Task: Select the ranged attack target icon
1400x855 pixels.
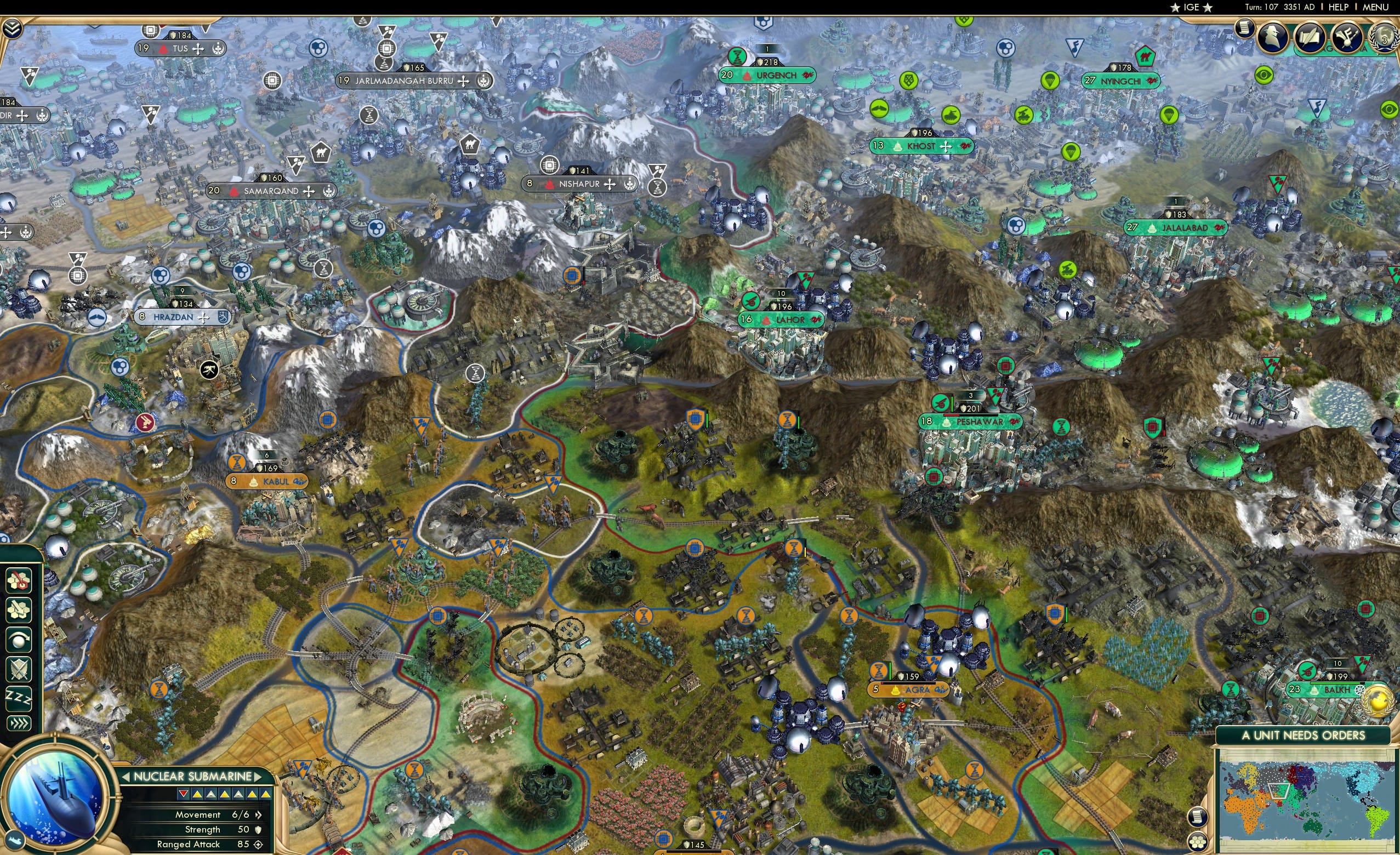Action: [x=18, y=580]
